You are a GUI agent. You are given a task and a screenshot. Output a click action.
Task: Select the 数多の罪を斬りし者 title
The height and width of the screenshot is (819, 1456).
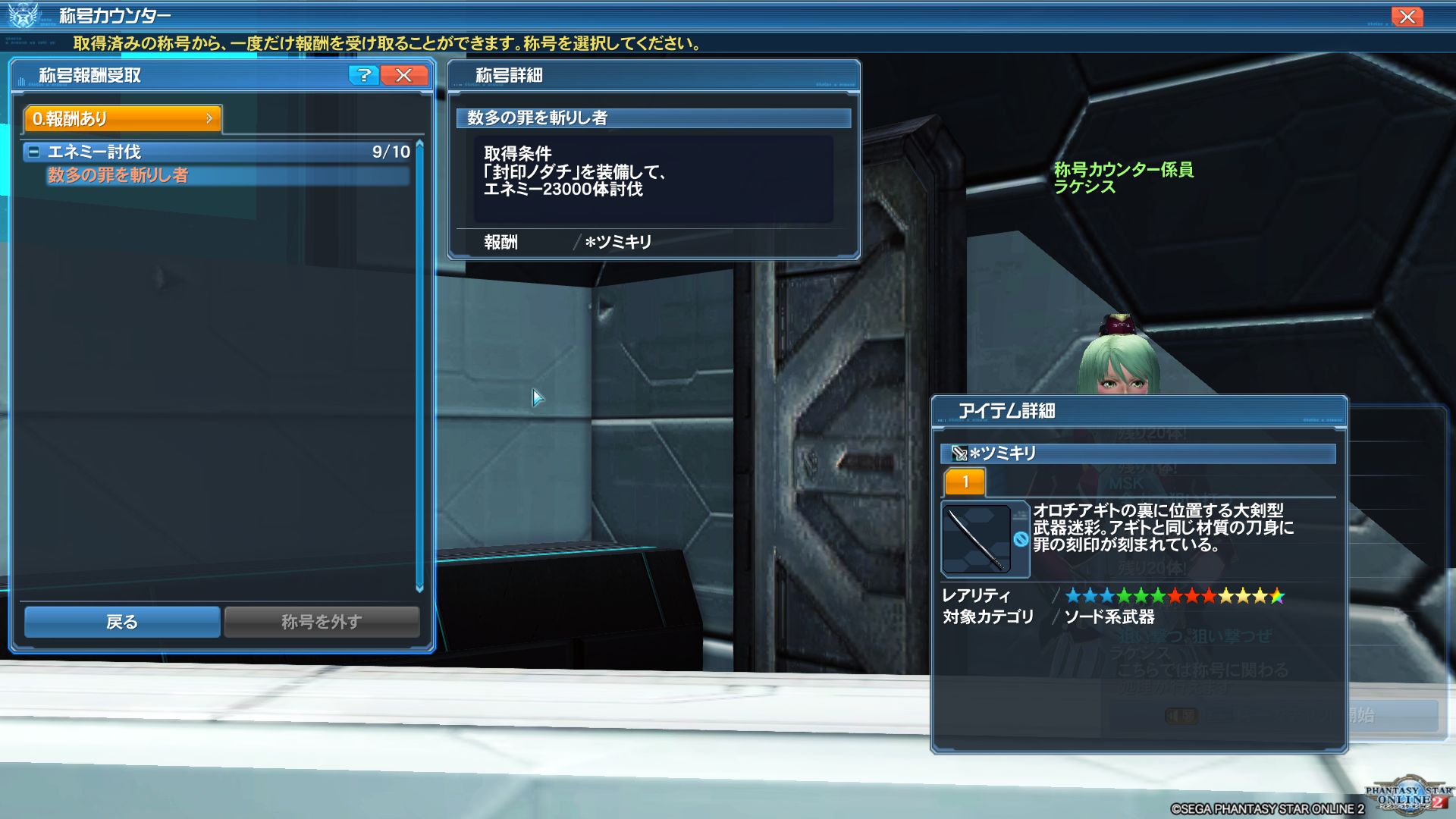click(x=118, y=175)
